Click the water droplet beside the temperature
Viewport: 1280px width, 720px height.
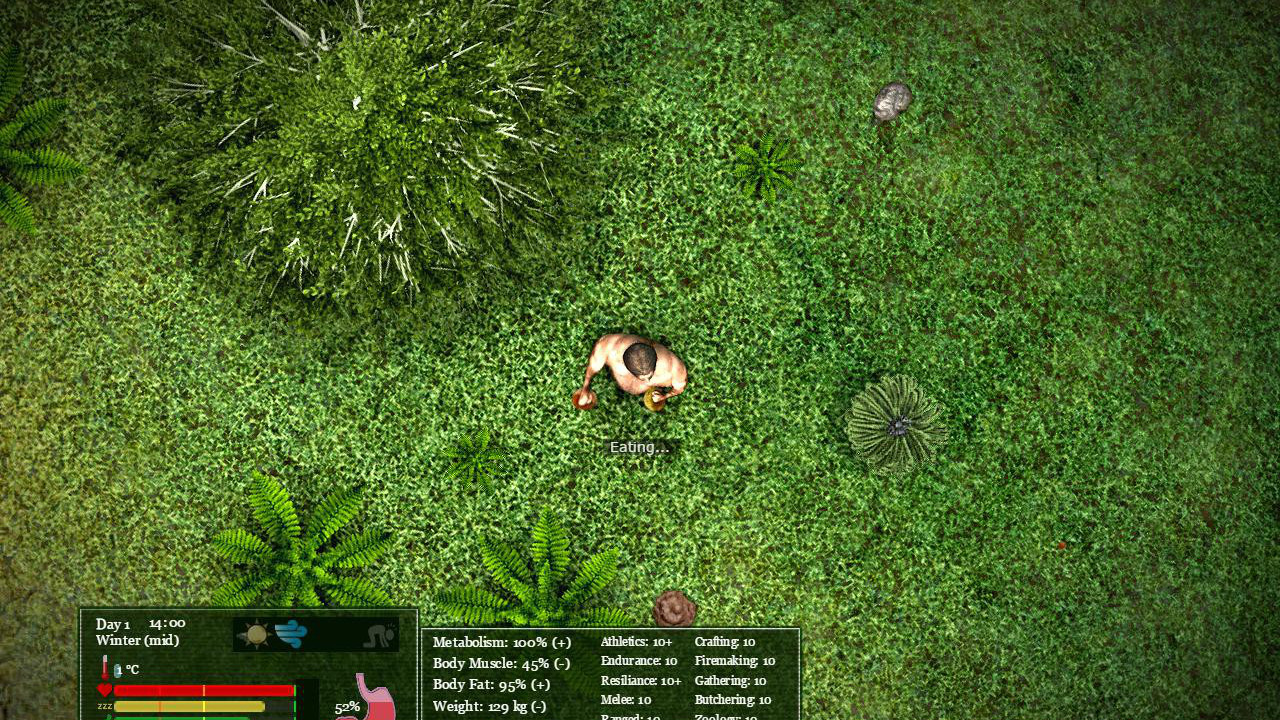pos(116,669)
